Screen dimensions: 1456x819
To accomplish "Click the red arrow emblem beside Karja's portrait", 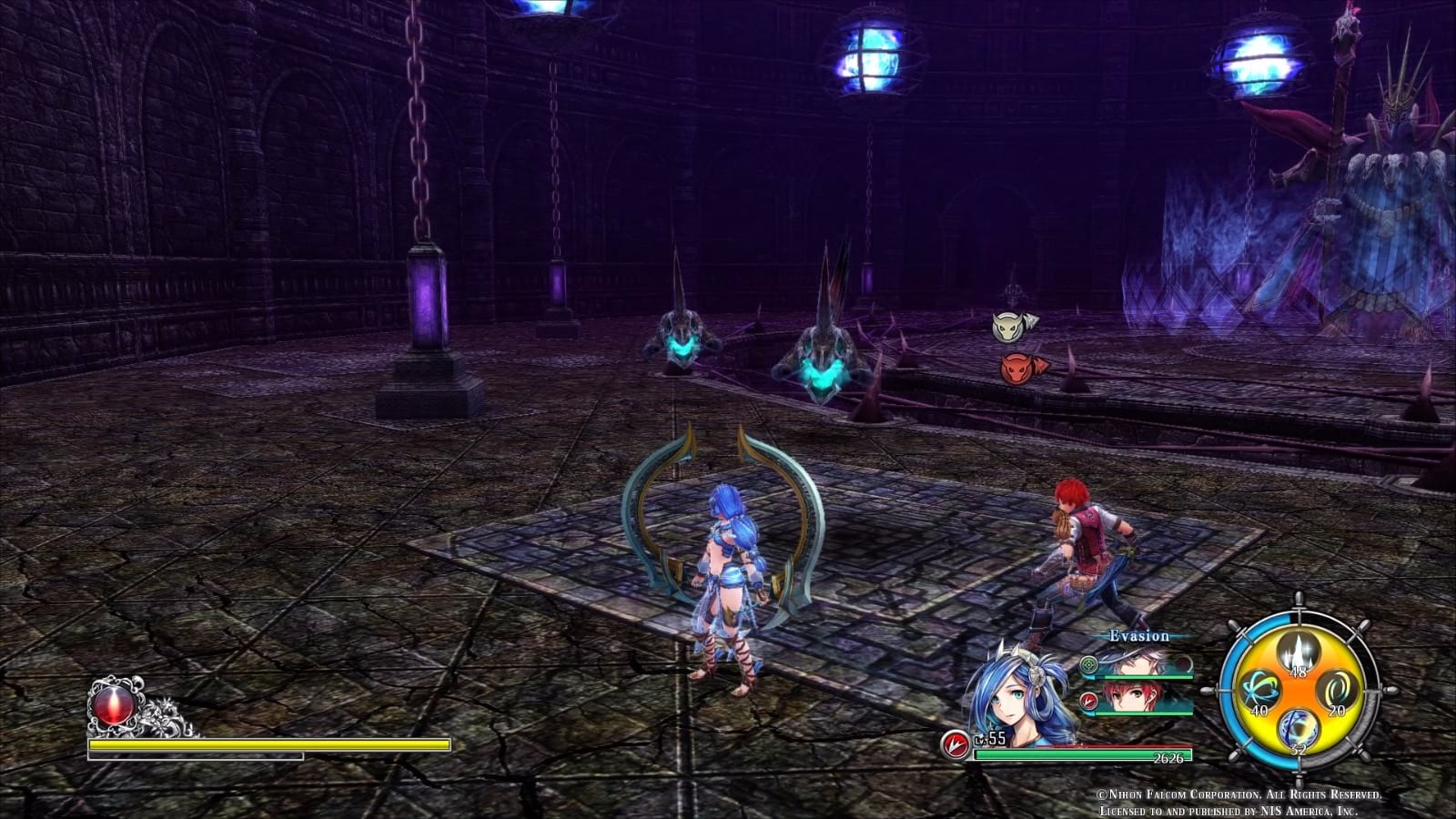I will [1091, 699].
